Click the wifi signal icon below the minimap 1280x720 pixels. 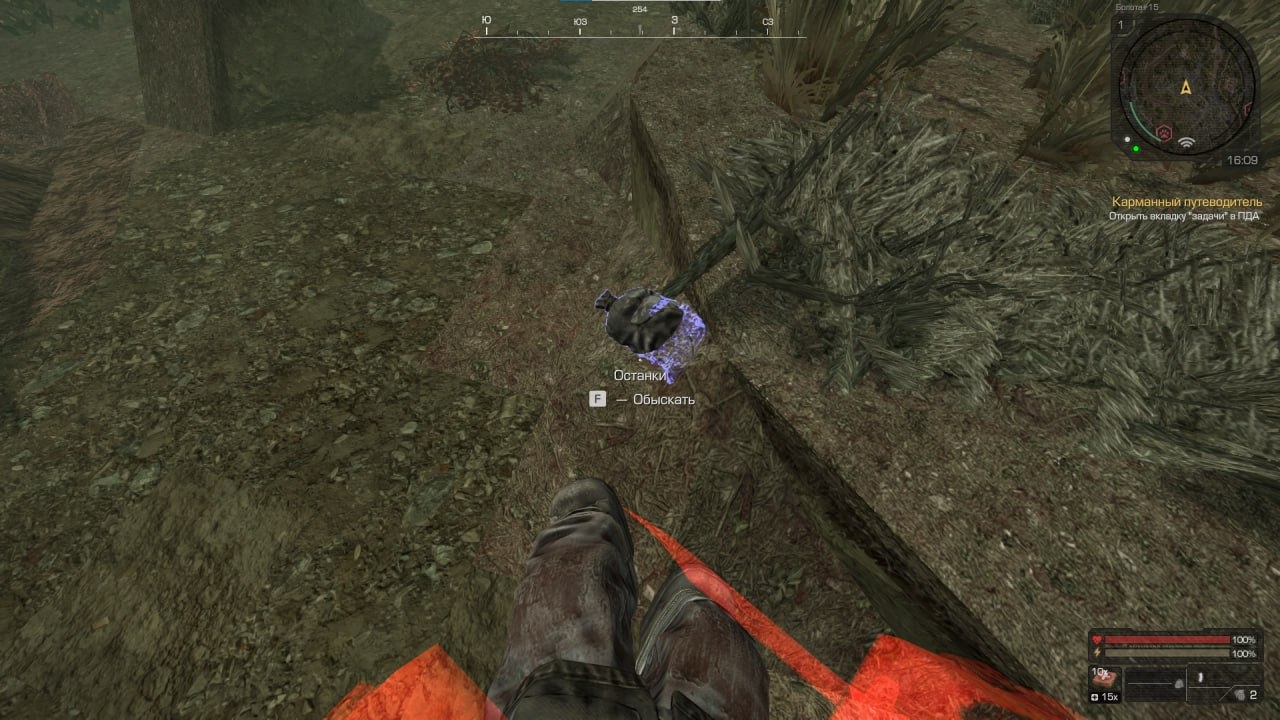coord(1186,142)
